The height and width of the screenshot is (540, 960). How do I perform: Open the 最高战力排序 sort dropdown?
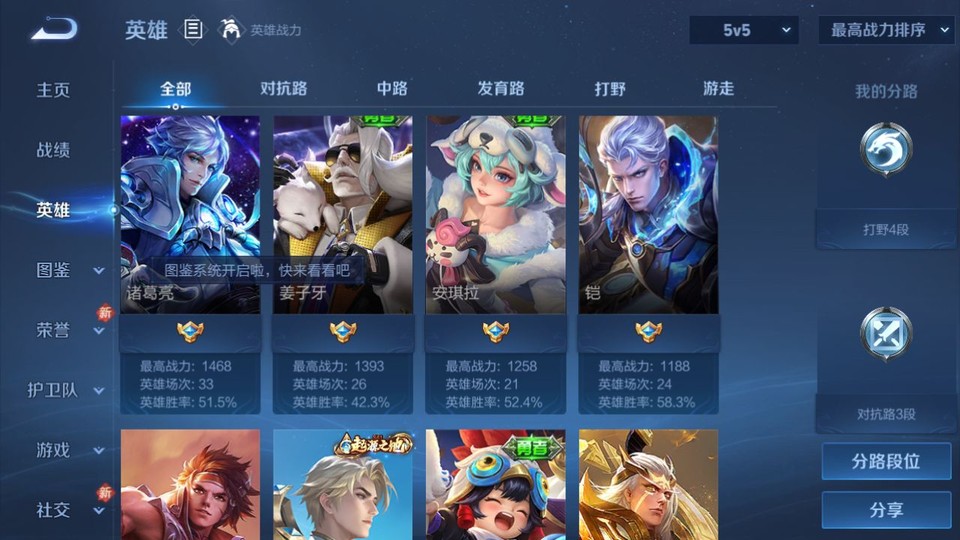pos(886,30)
